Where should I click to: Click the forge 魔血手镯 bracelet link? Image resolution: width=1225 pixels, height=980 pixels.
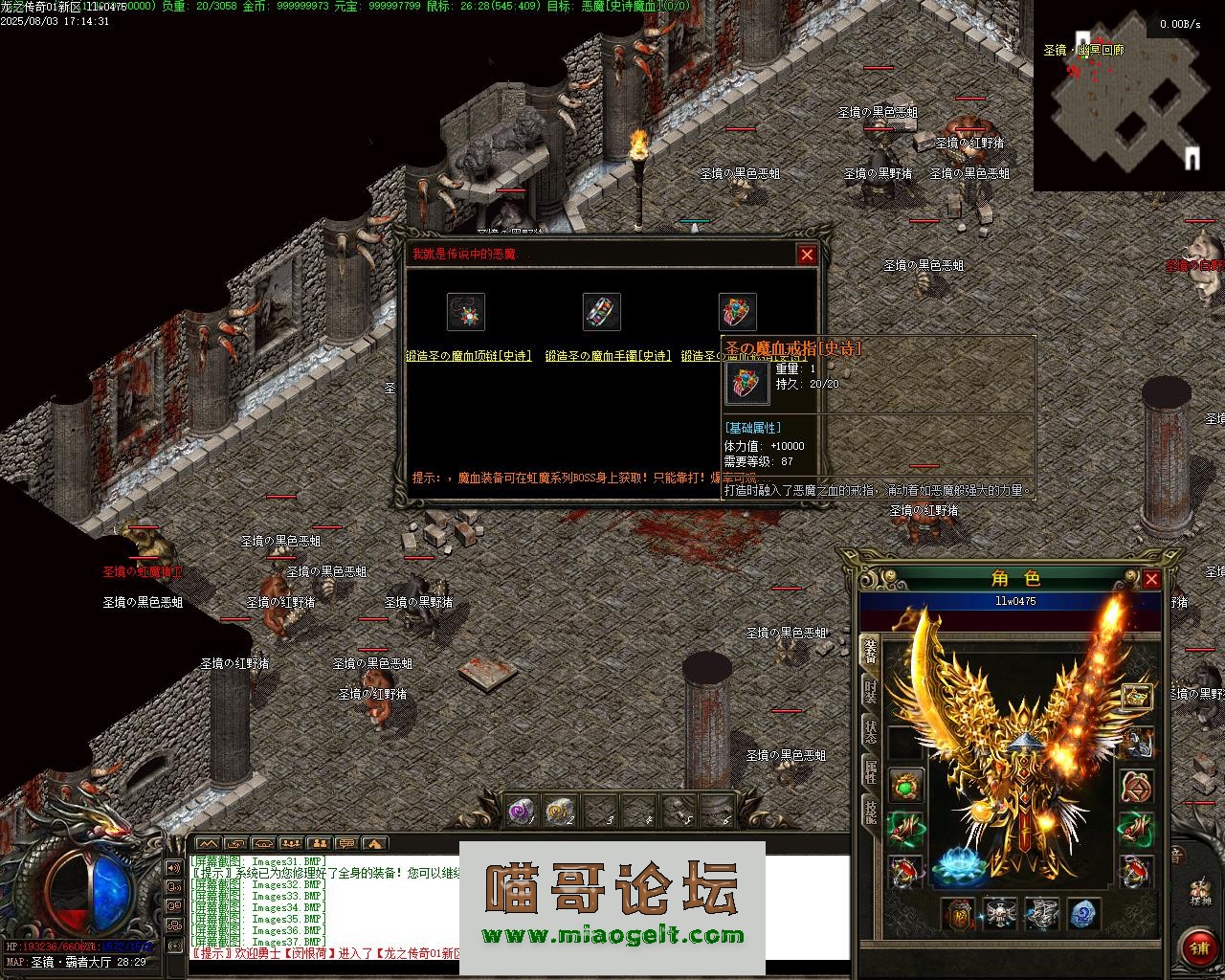point(608,356)
